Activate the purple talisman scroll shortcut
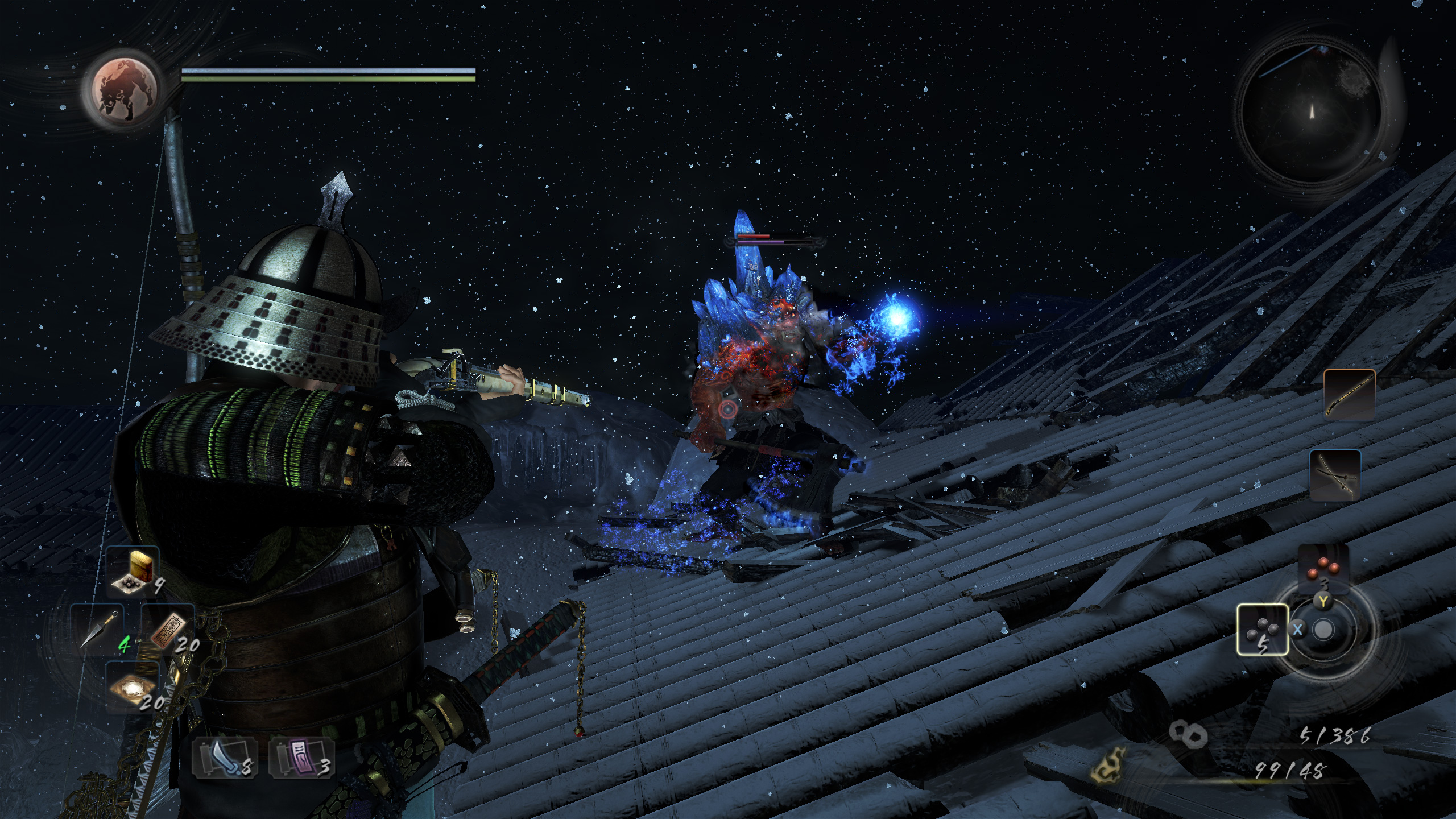 pyautogui.click(x=300, y=759)
